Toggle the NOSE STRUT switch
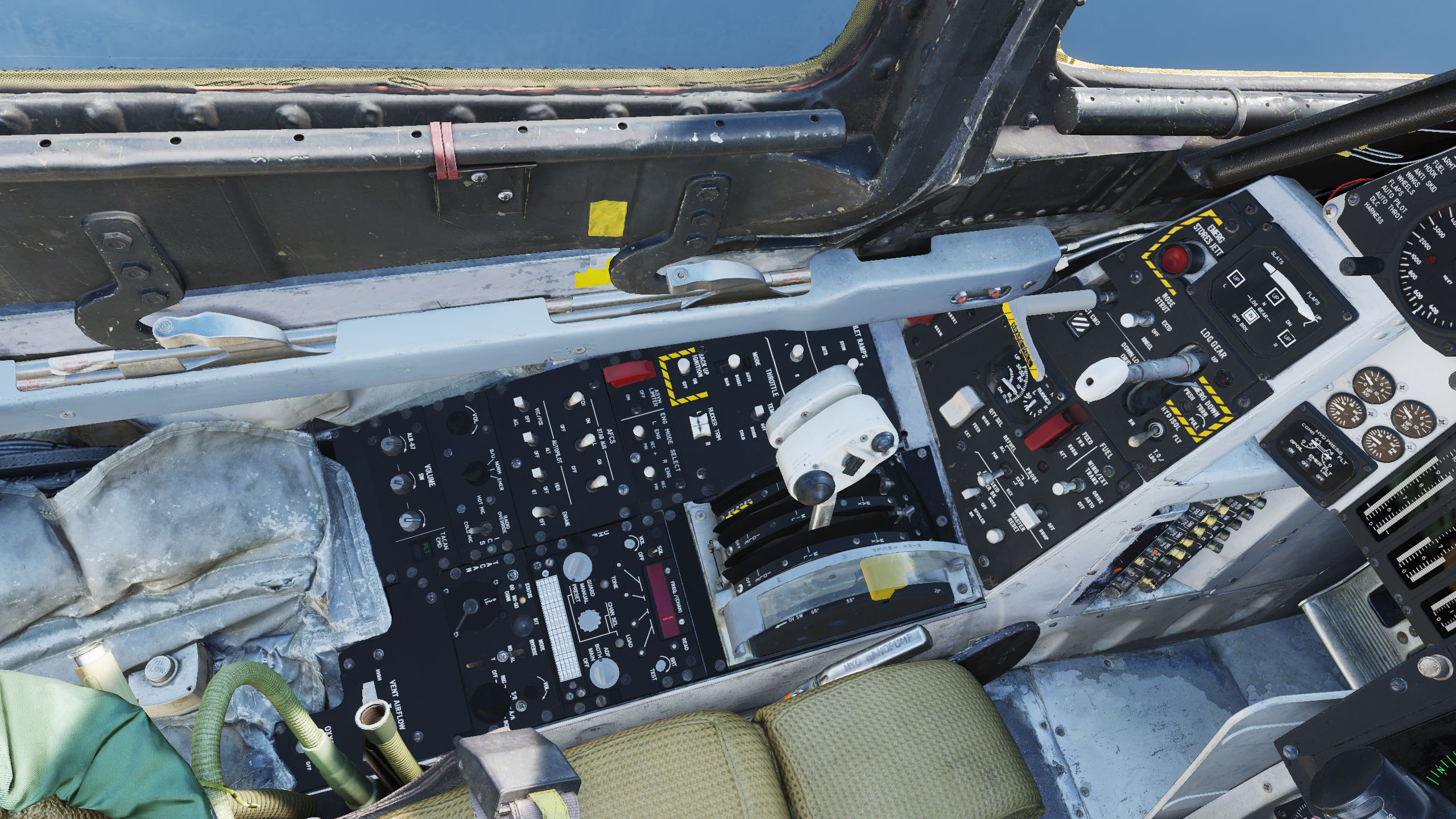Screen dimensions: 1456x819 click(x=1128, y=319)
